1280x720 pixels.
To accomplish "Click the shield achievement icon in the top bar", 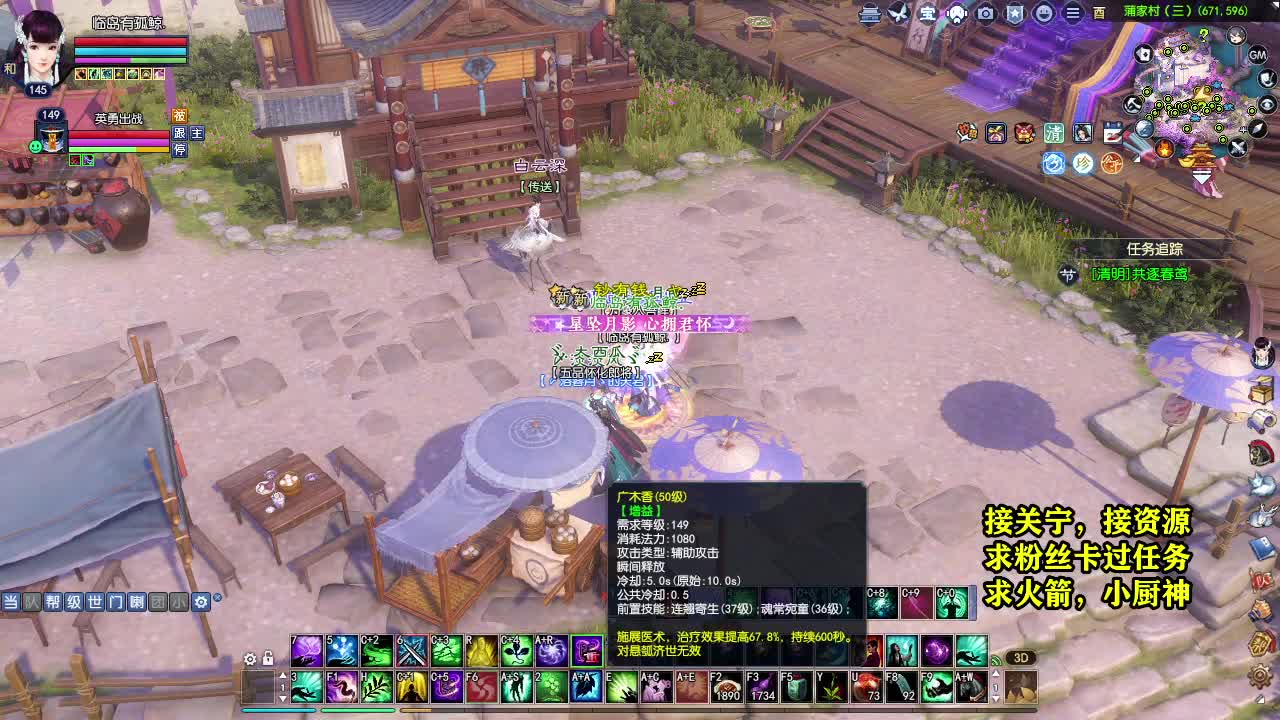I will tap(1015, 12).
